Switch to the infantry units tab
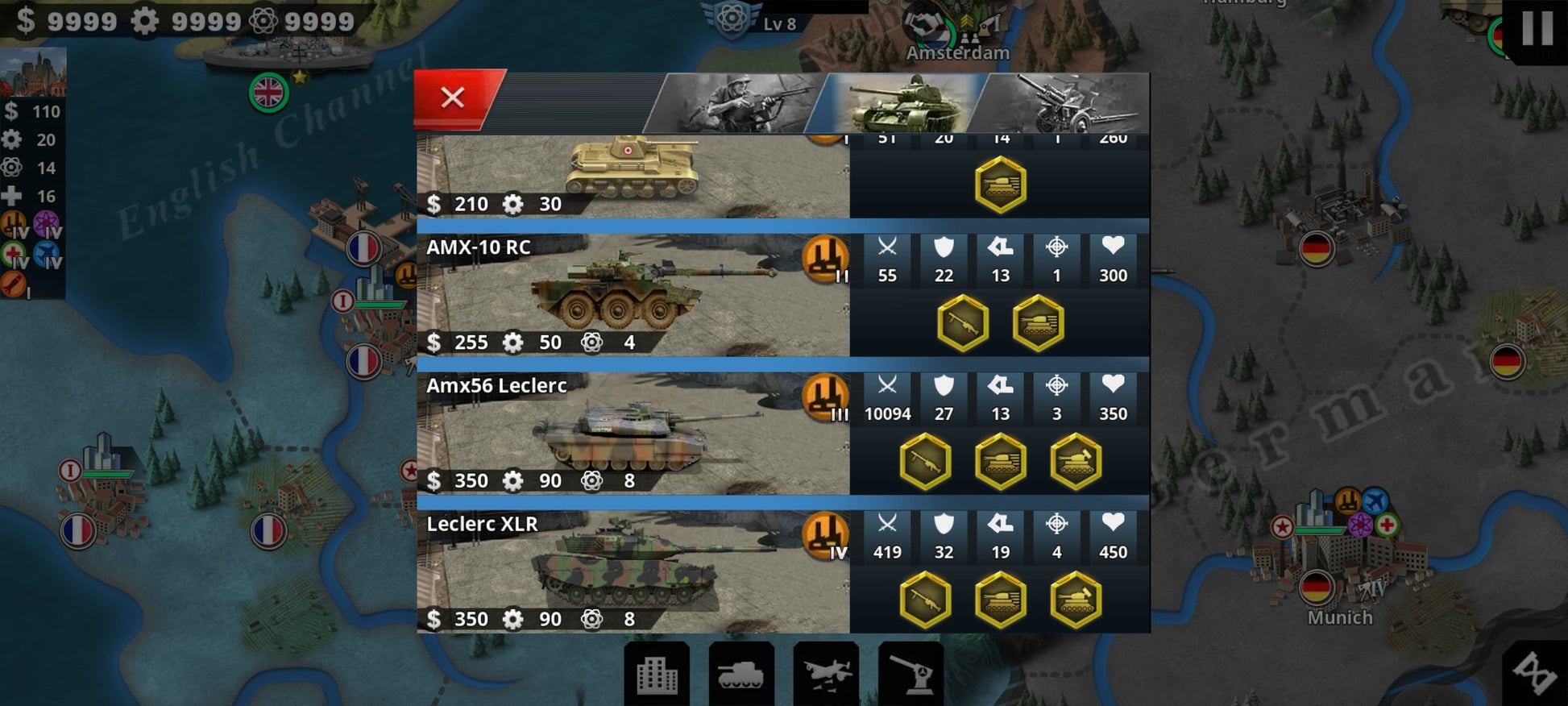Image resolution: width=1568 pixels, height=706 pixels. point(736,103)
